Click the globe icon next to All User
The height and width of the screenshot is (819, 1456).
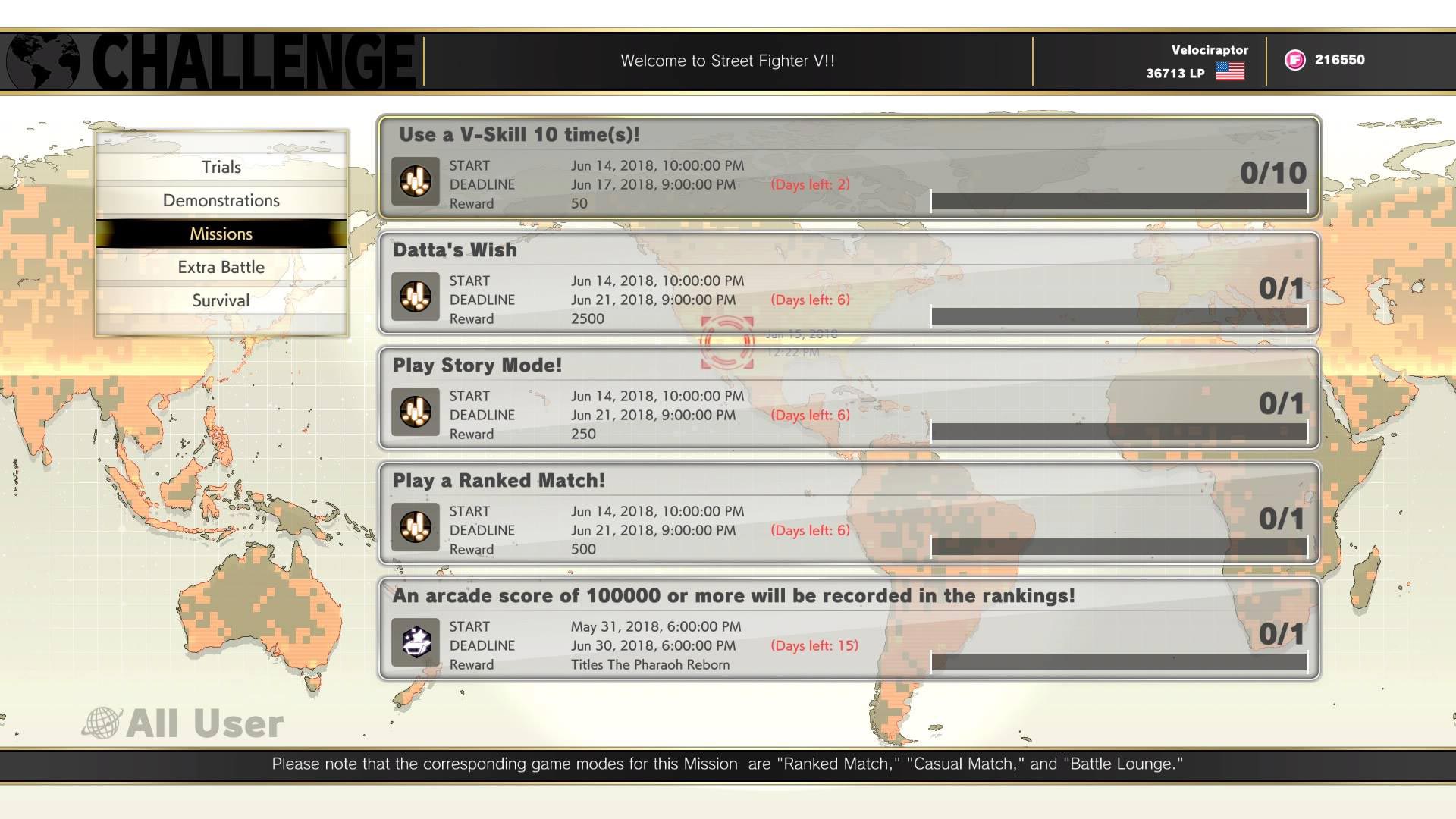coord(102,722)
